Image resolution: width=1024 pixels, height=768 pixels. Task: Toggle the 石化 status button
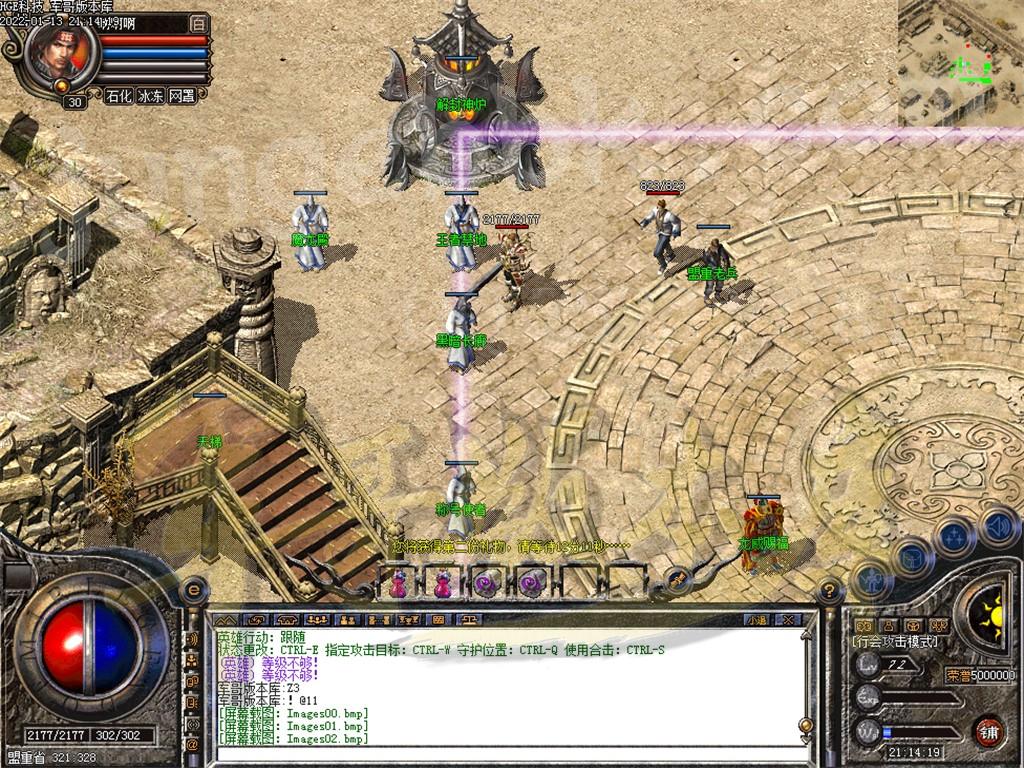click(119, 96)
